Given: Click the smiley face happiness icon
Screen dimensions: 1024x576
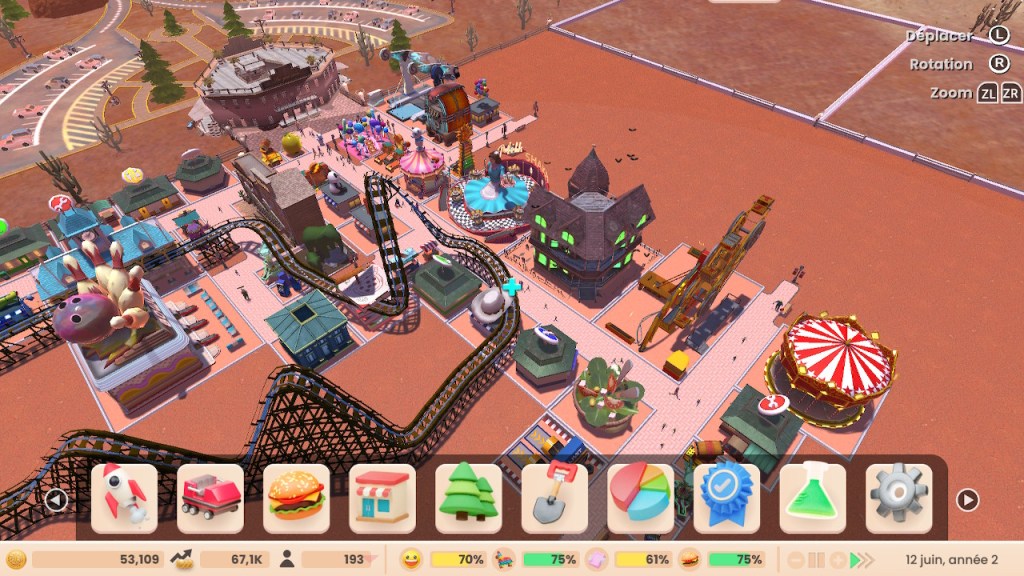Looking at the screenshot, I should click(411, 560).
